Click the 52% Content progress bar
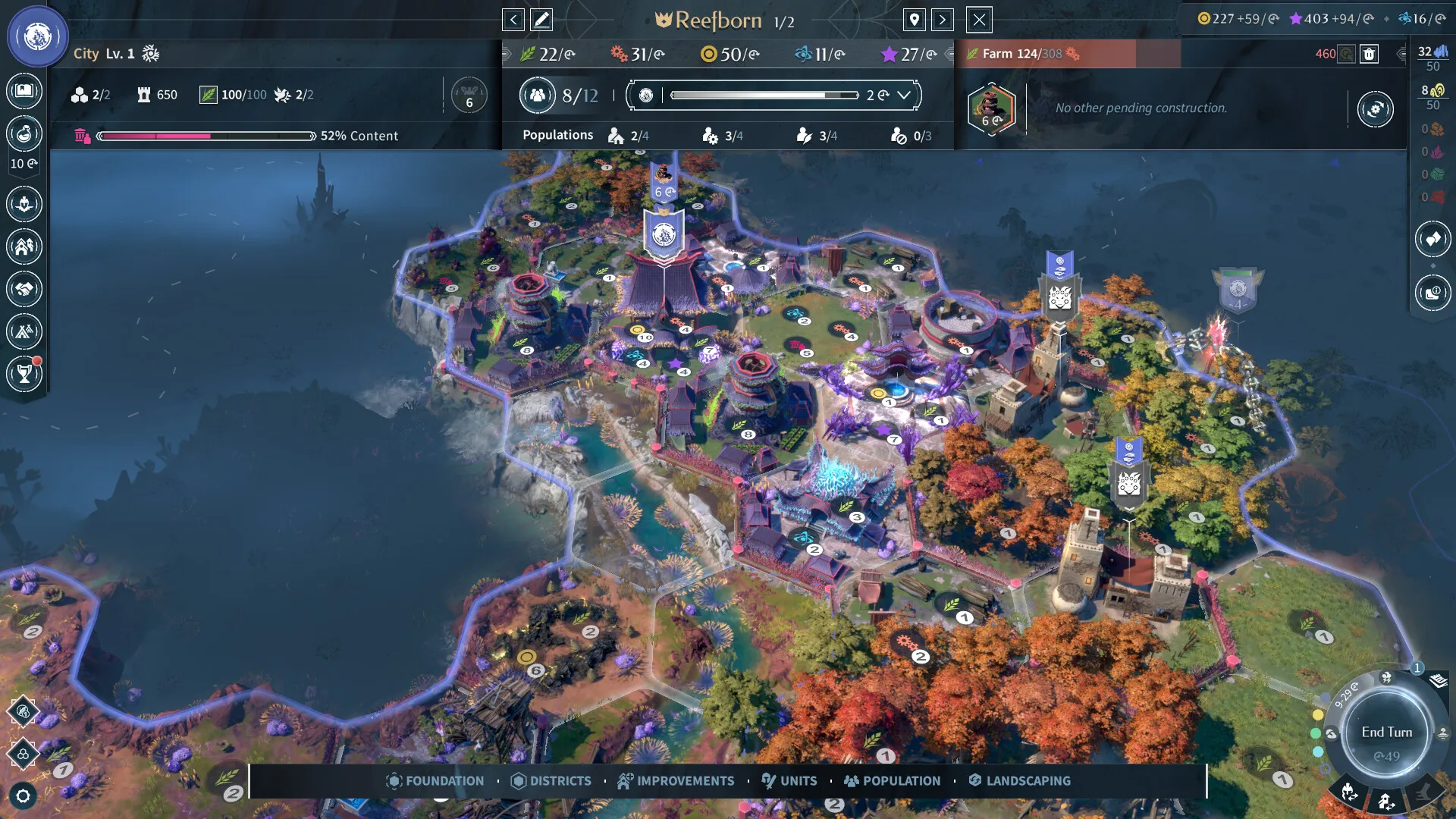 [205, 136]
